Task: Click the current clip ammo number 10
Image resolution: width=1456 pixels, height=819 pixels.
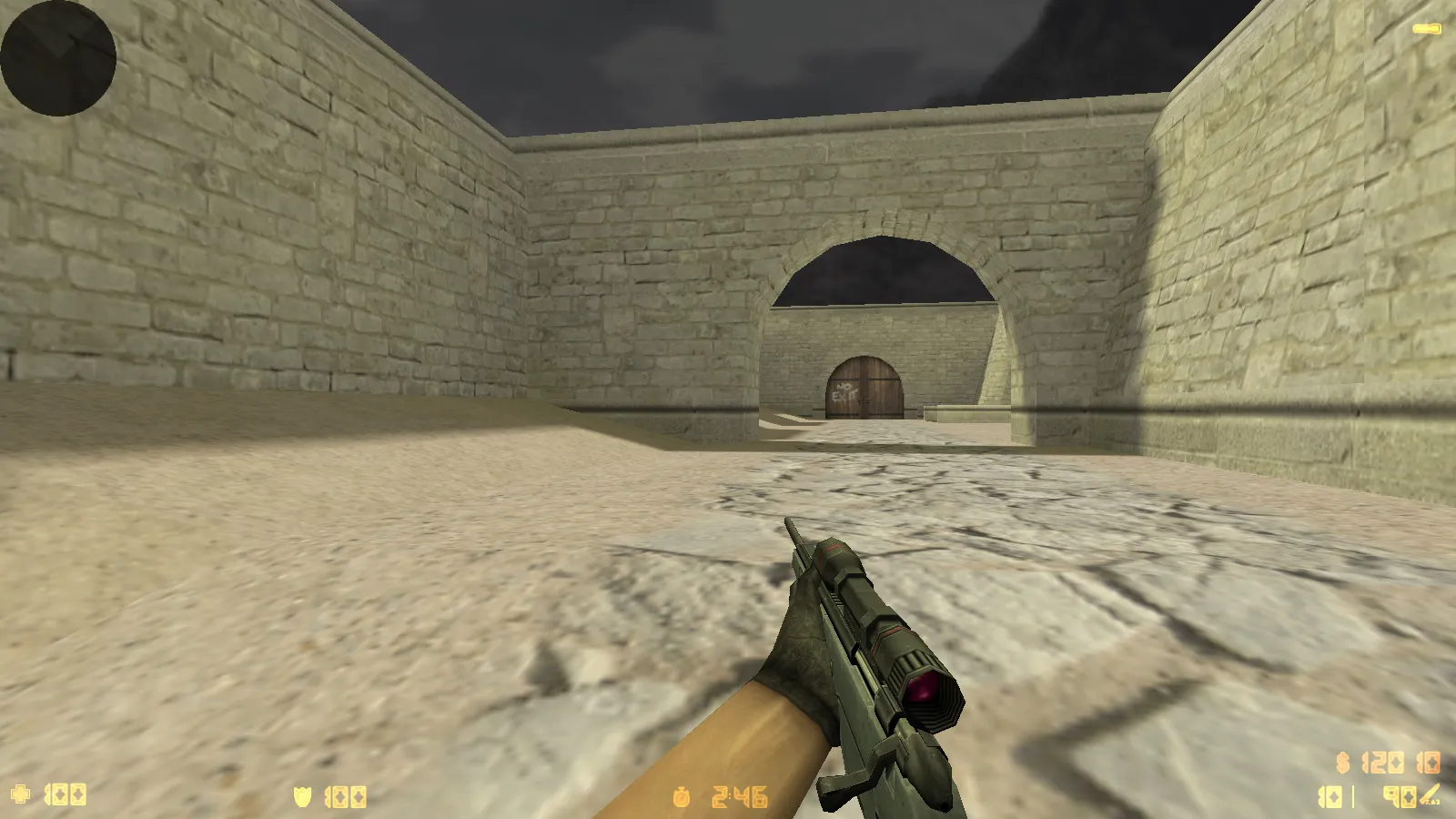Action: pyautogui.click(x=1329, y=796)
